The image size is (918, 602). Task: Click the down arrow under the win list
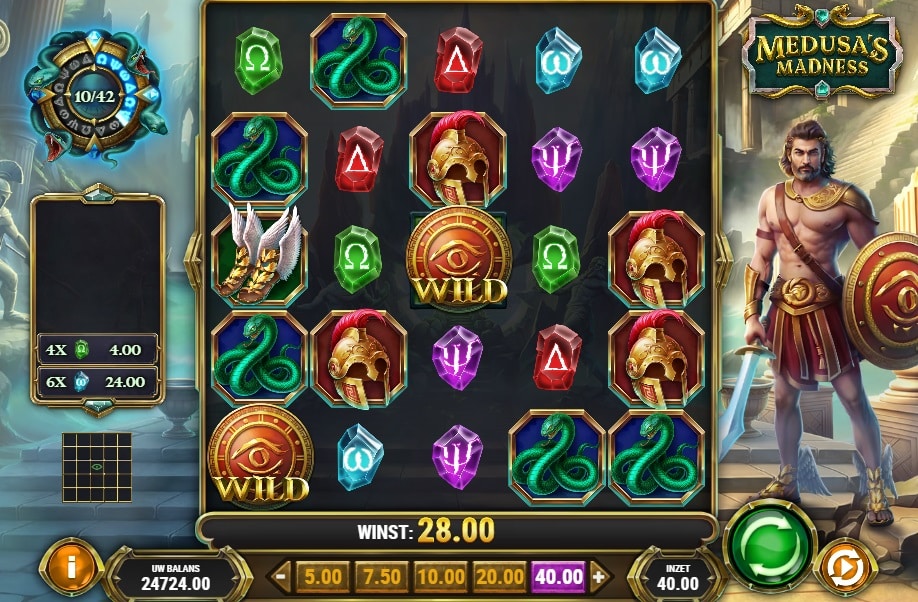[98, 406]
